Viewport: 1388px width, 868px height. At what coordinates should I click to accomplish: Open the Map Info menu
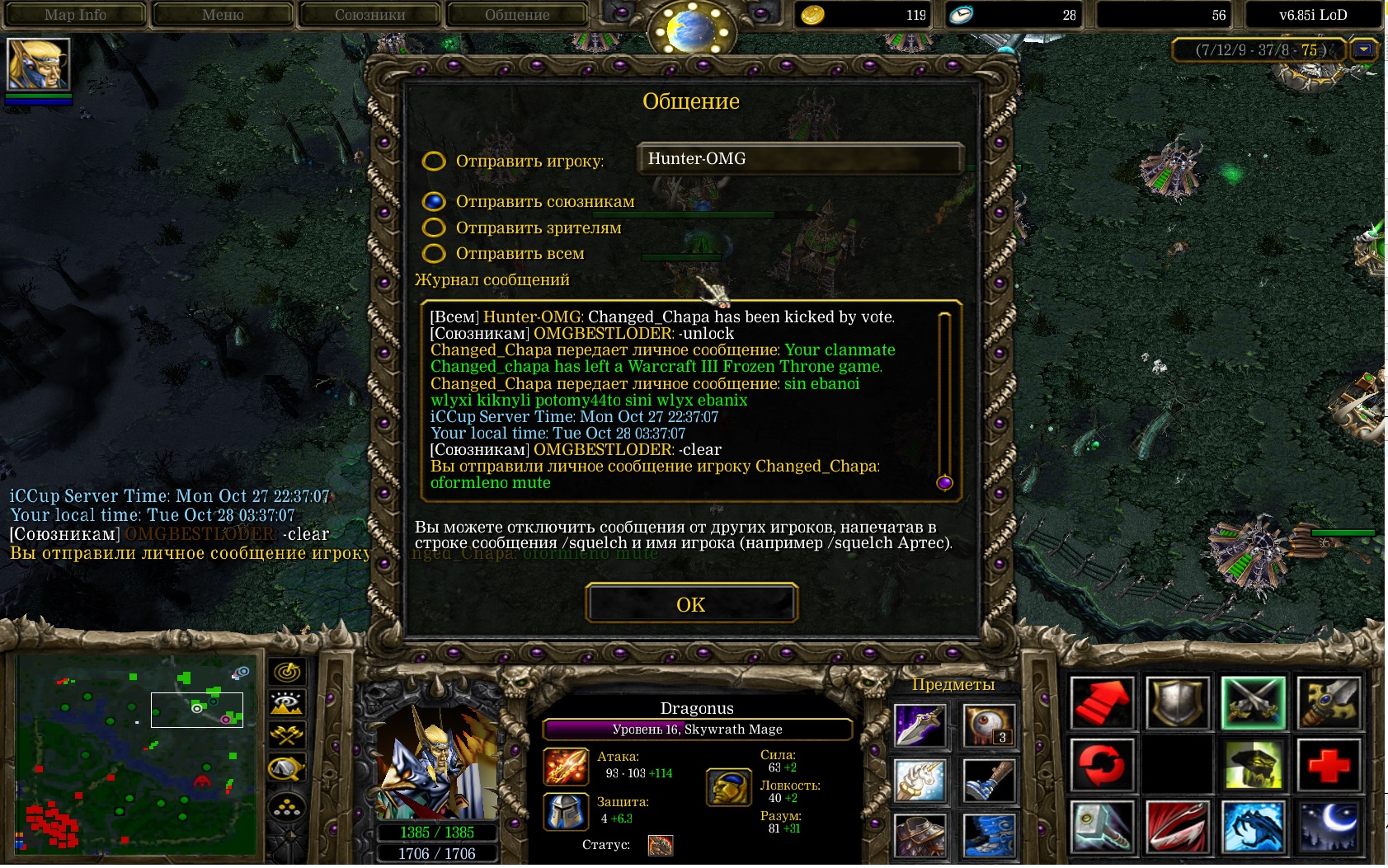[x=75, y=15]
